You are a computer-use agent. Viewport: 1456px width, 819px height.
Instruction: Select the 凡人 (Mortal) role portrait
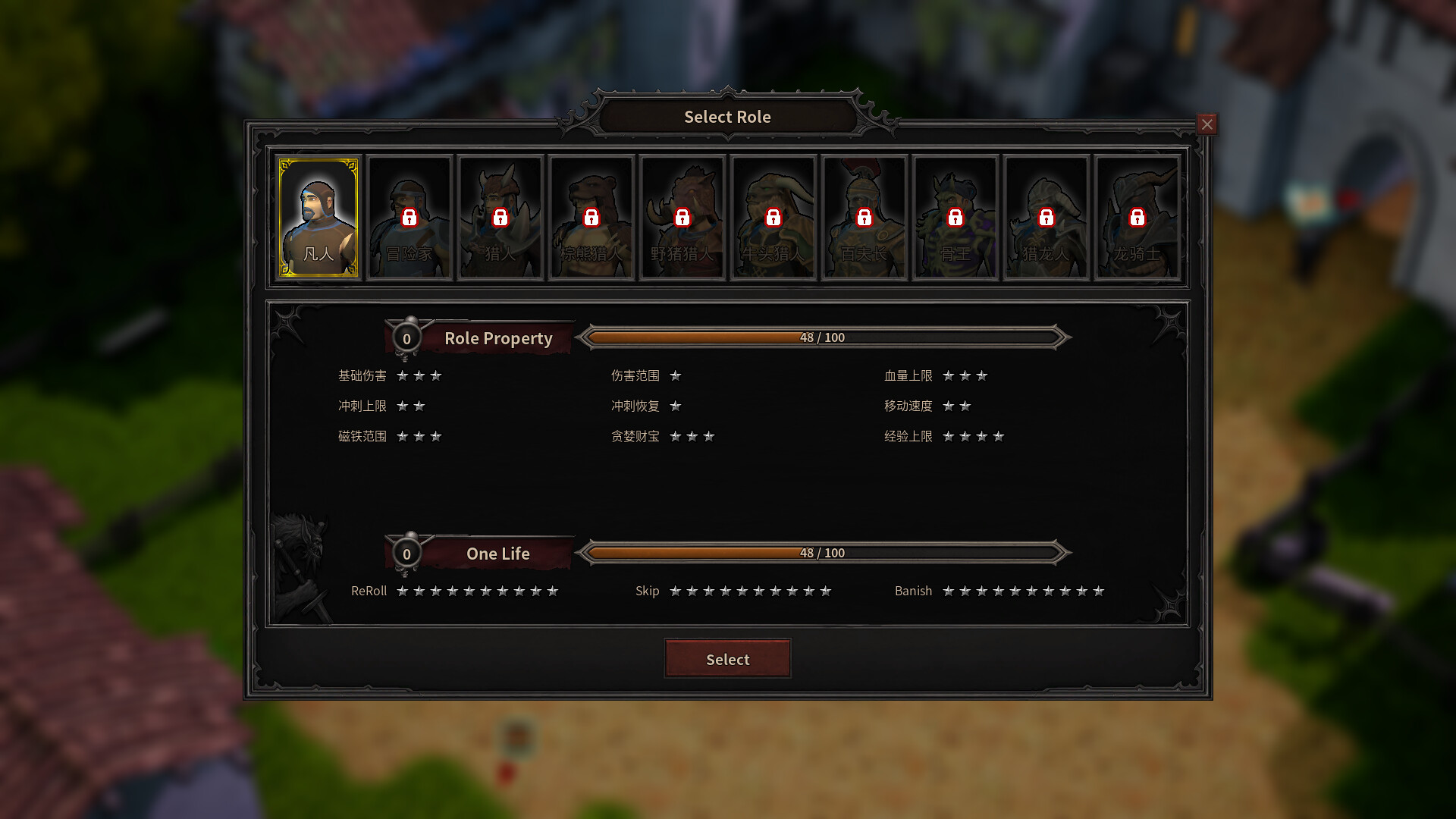(x=318, y=218)
